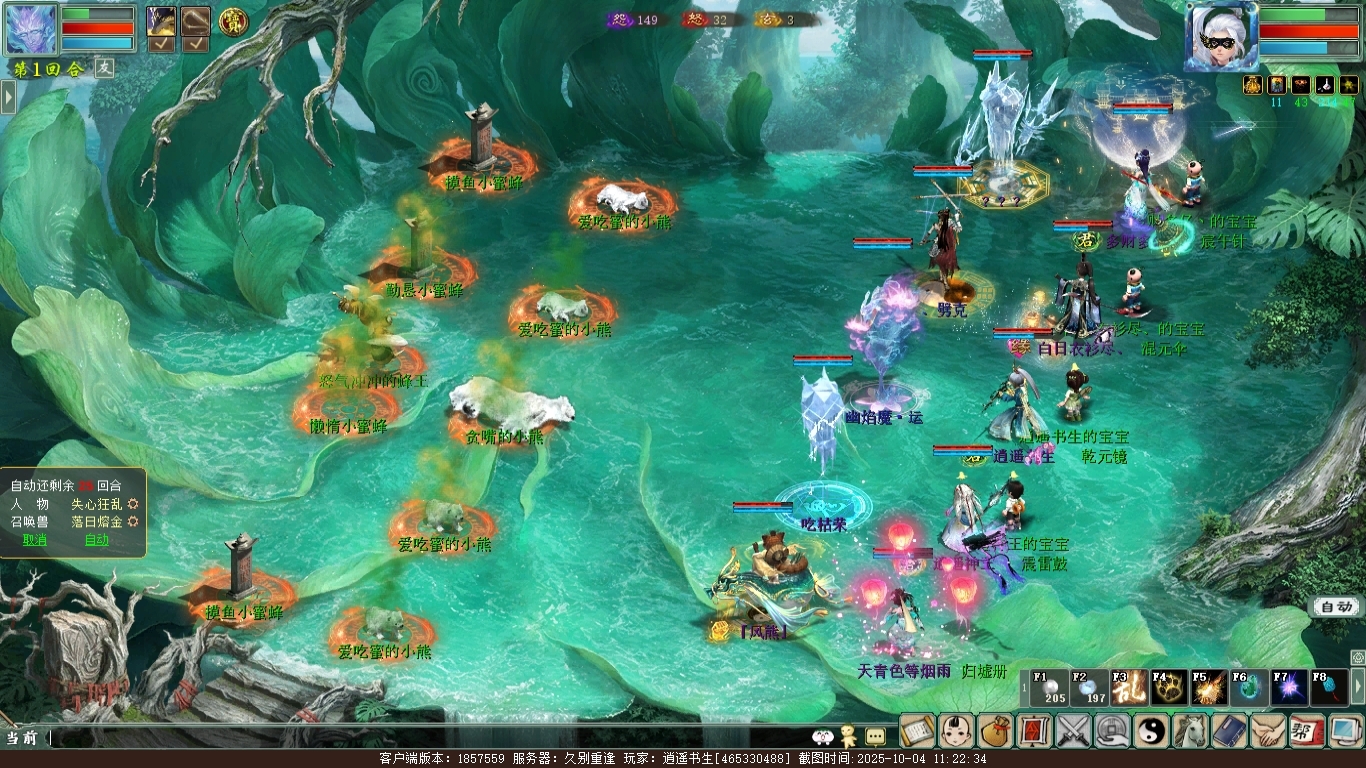1366x768 pixels.
Task: Activate the F5 fiery burst skill
Action: tap(1208, 688)
